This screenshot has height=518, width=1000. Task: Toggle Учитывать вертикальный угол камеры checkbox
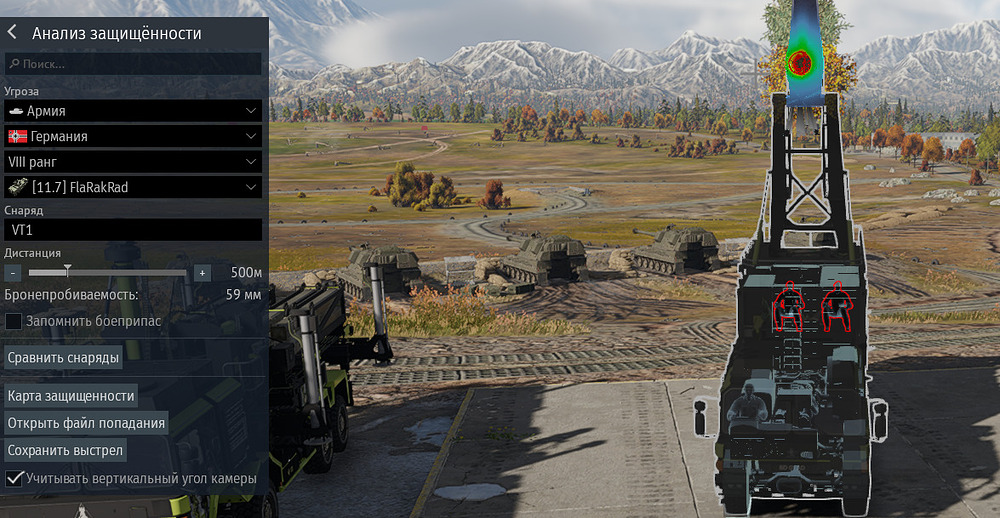point(14,479)
